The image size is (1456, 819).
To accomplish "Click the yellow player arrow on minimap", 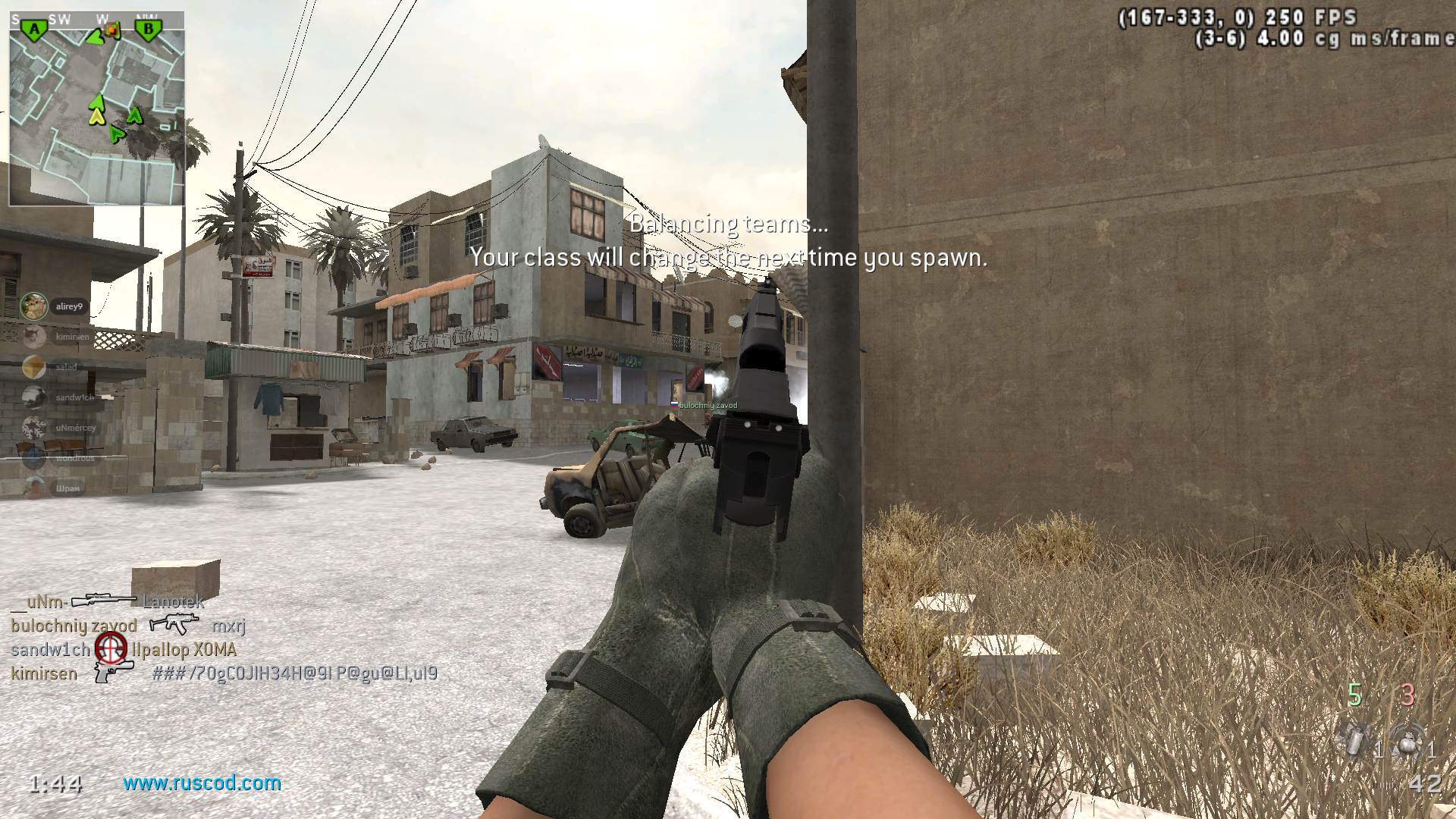I will pos(96,116).
